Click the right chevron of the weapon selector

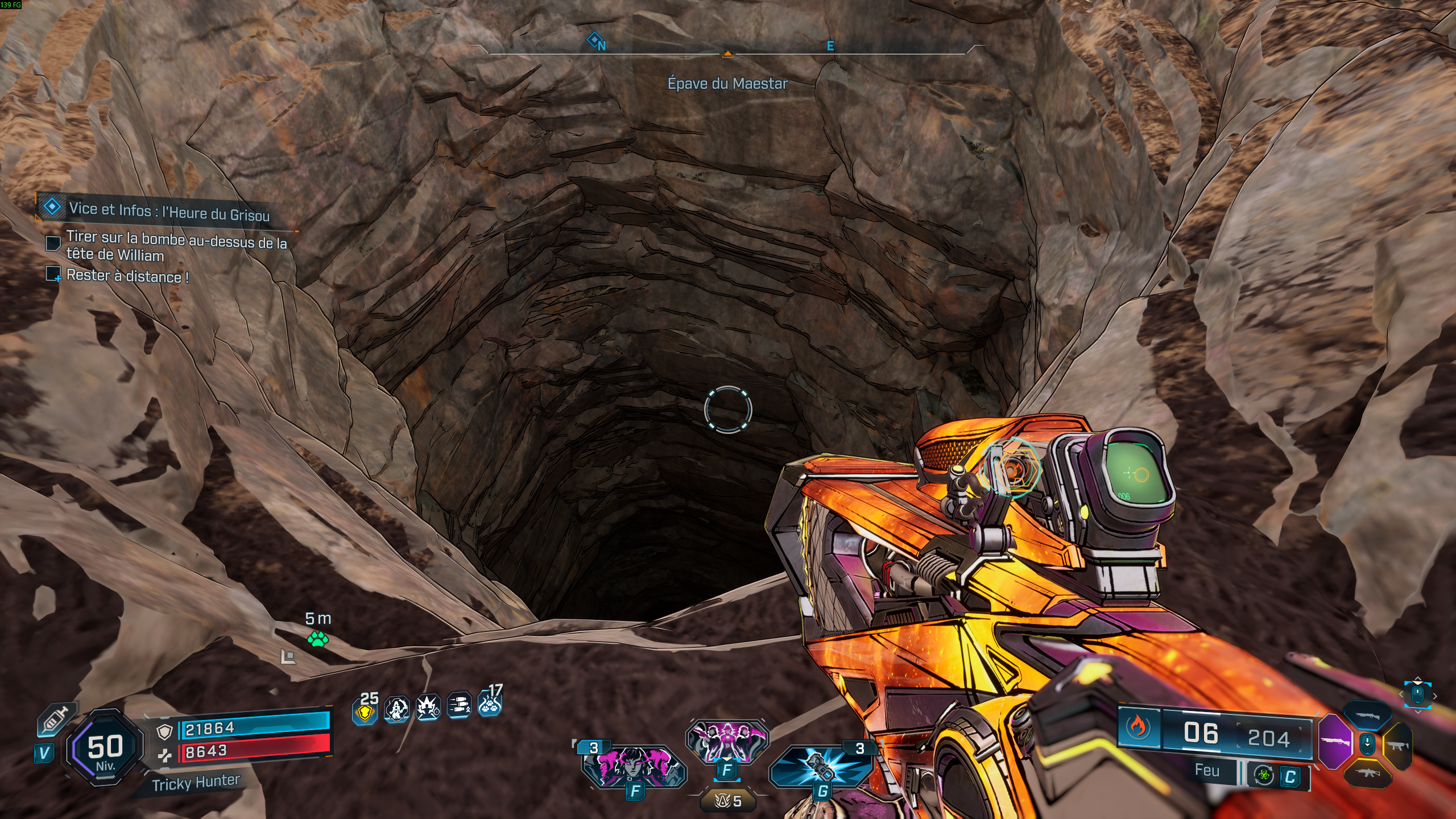1435,696
